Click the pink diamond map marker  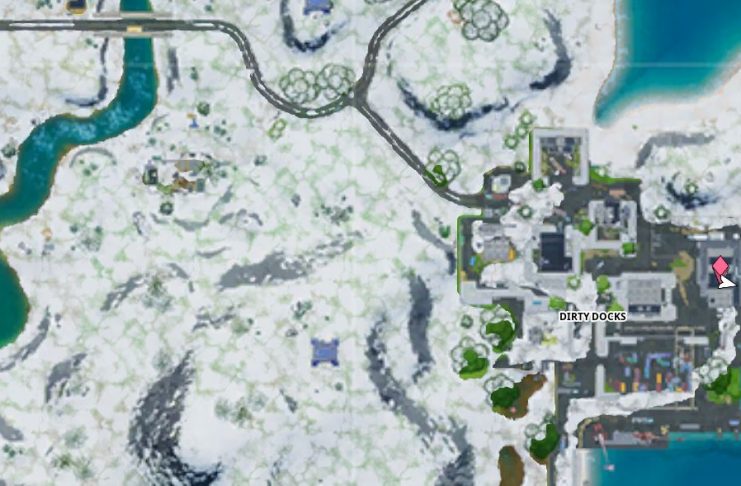point(719,266)
